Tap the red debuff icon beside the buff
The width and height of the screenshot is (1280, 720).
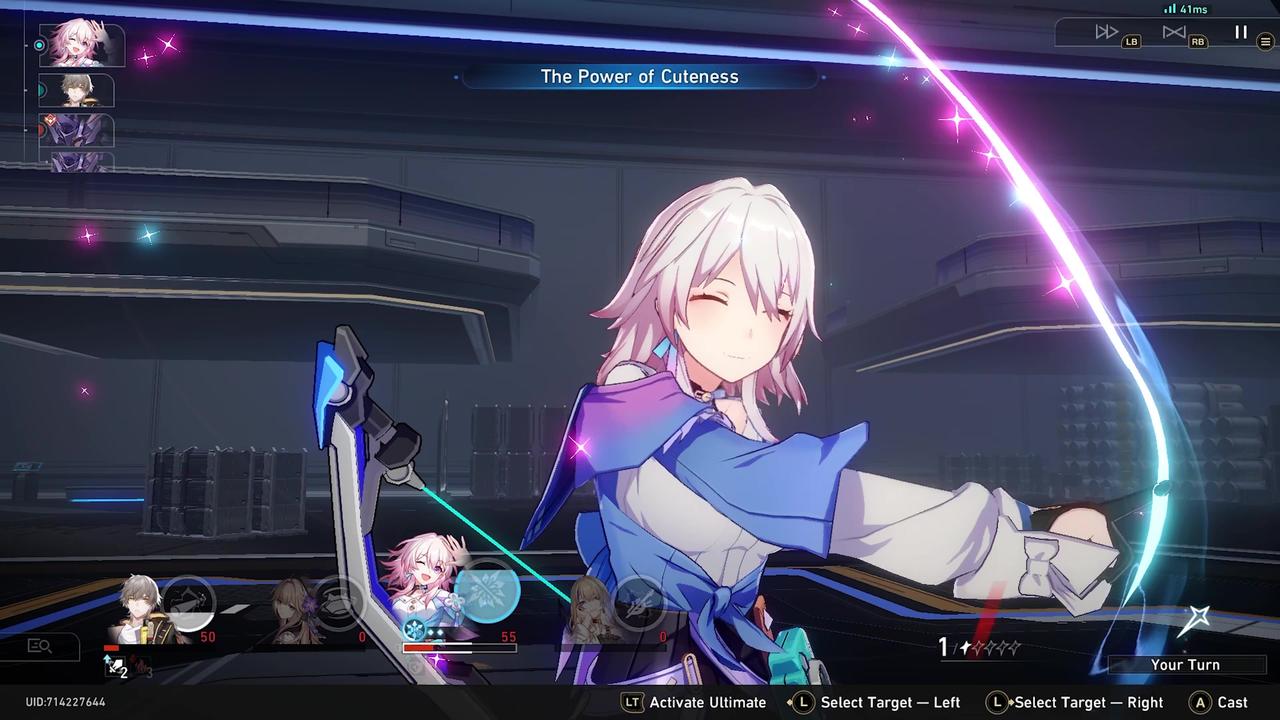137,666
